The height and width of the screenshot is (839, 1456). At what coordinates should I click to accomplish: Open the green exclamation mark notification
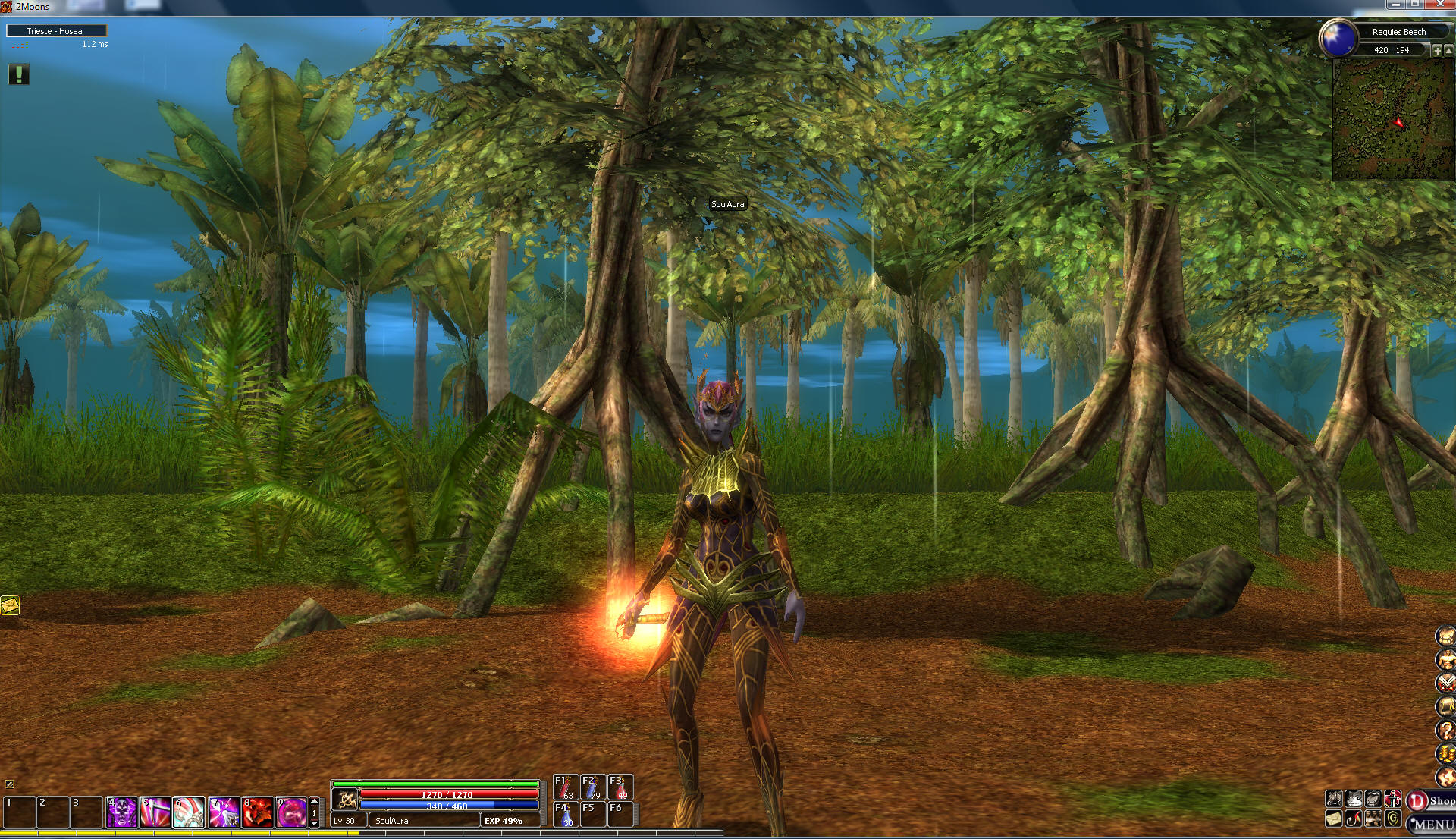19,74
